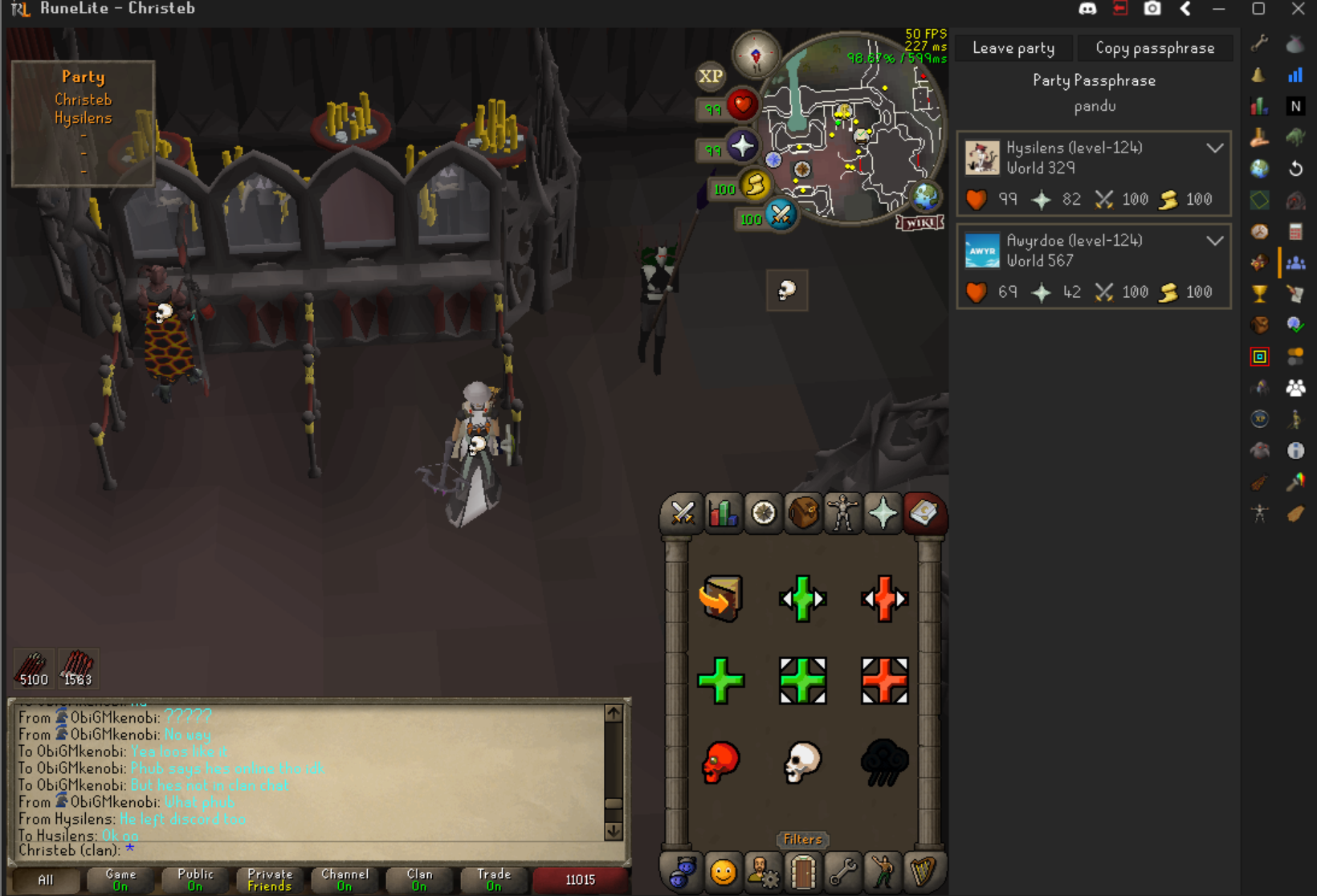Switch to the combat options tab
The height and width of the screenshot is (896, 1317).
coord(682,513)
